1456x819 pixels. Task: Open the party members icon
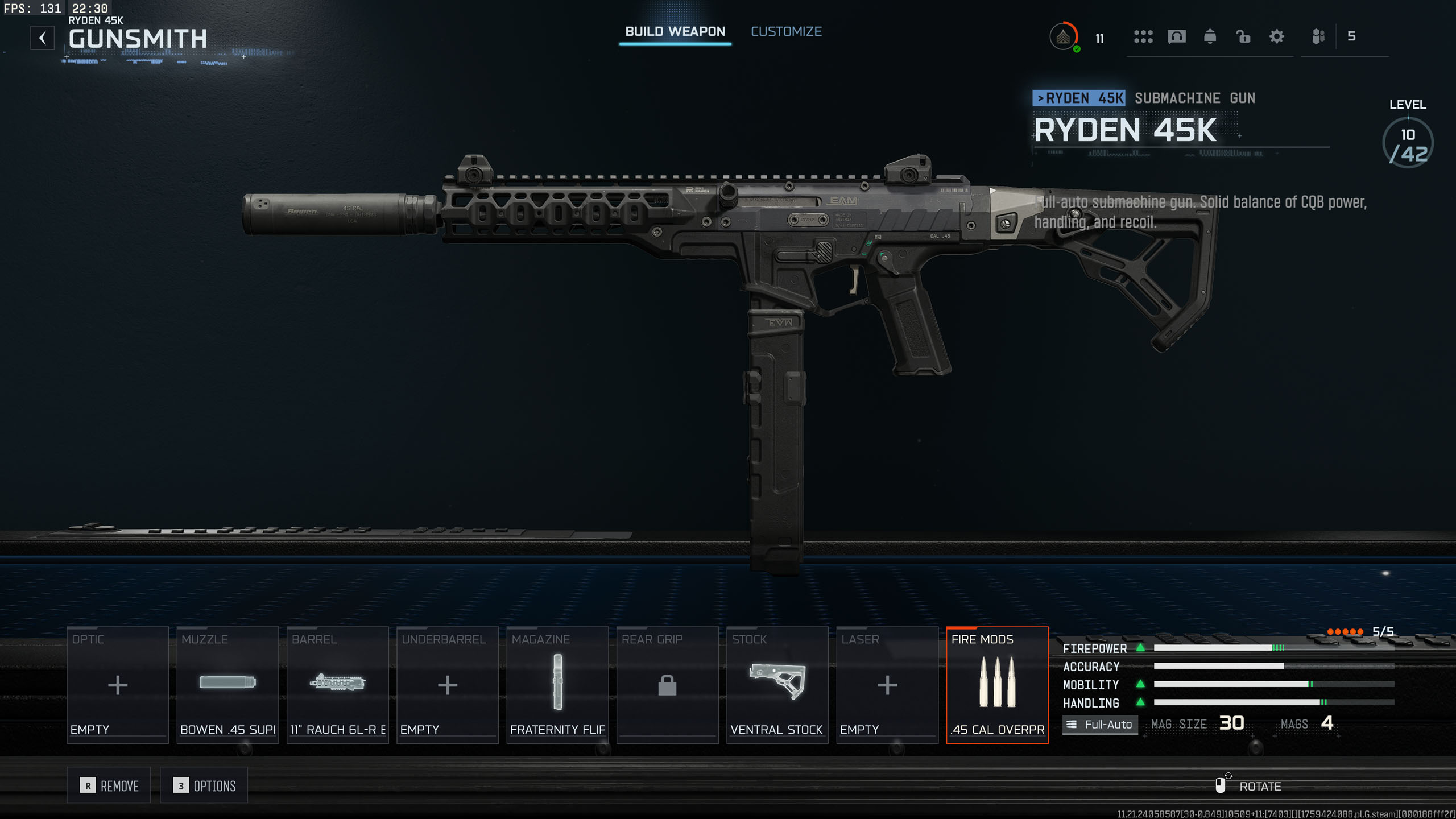click(1318, 37)
